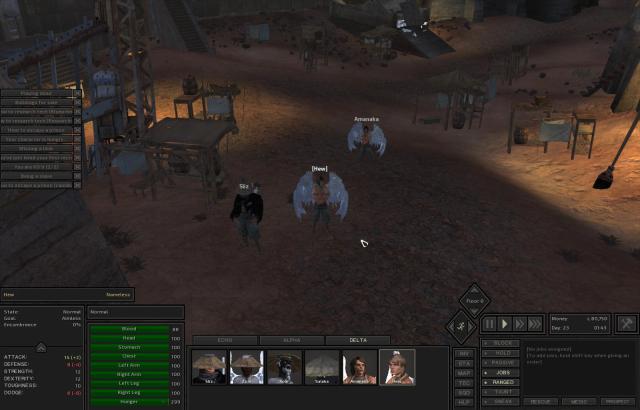Toggle the BLOCK order
The height and width of the screenshot is (410, 640).
[x=504, y=343]
